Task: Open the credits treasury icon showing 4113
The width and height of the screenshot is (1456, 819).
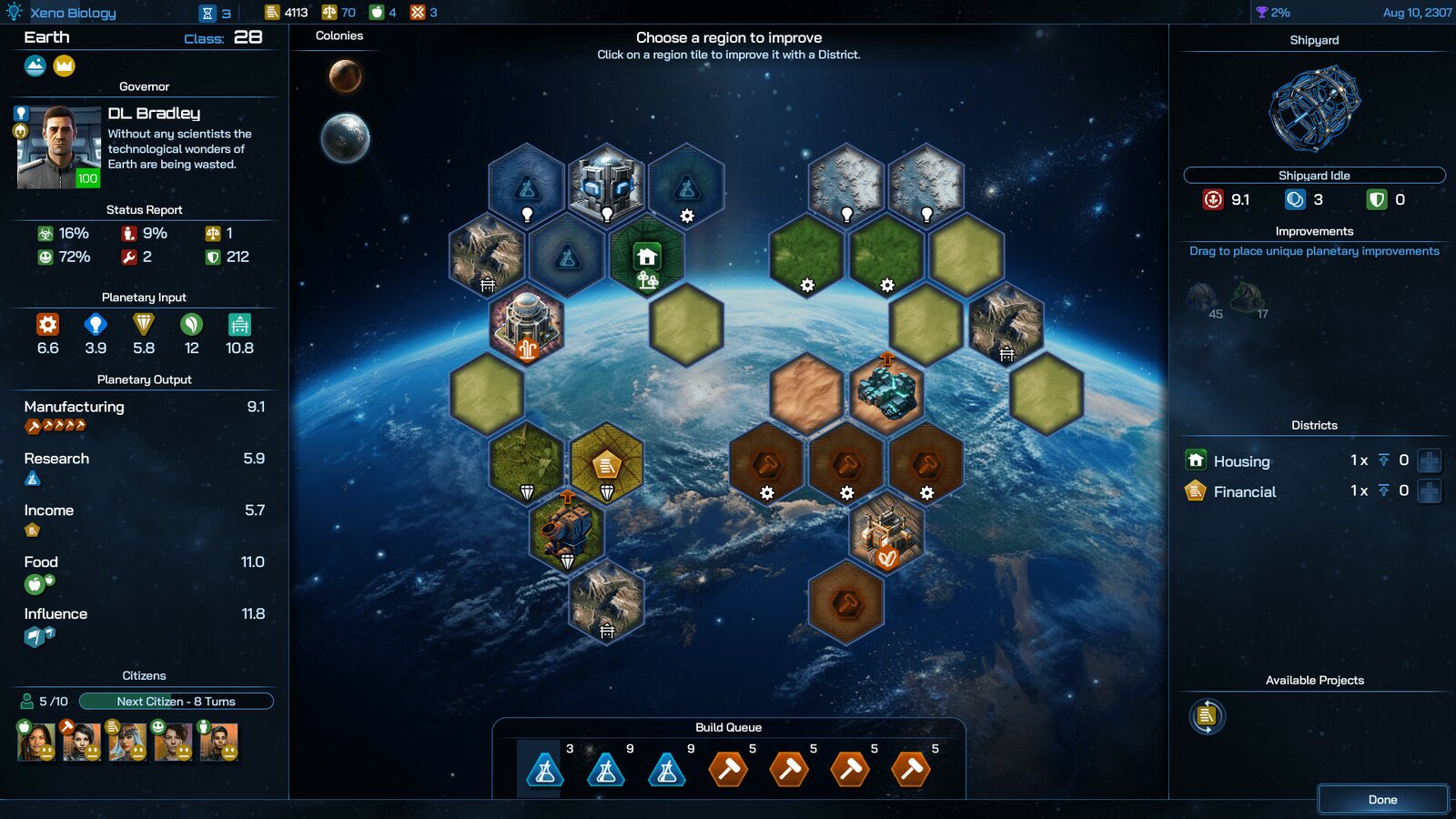Action: (x=272, y=13)
